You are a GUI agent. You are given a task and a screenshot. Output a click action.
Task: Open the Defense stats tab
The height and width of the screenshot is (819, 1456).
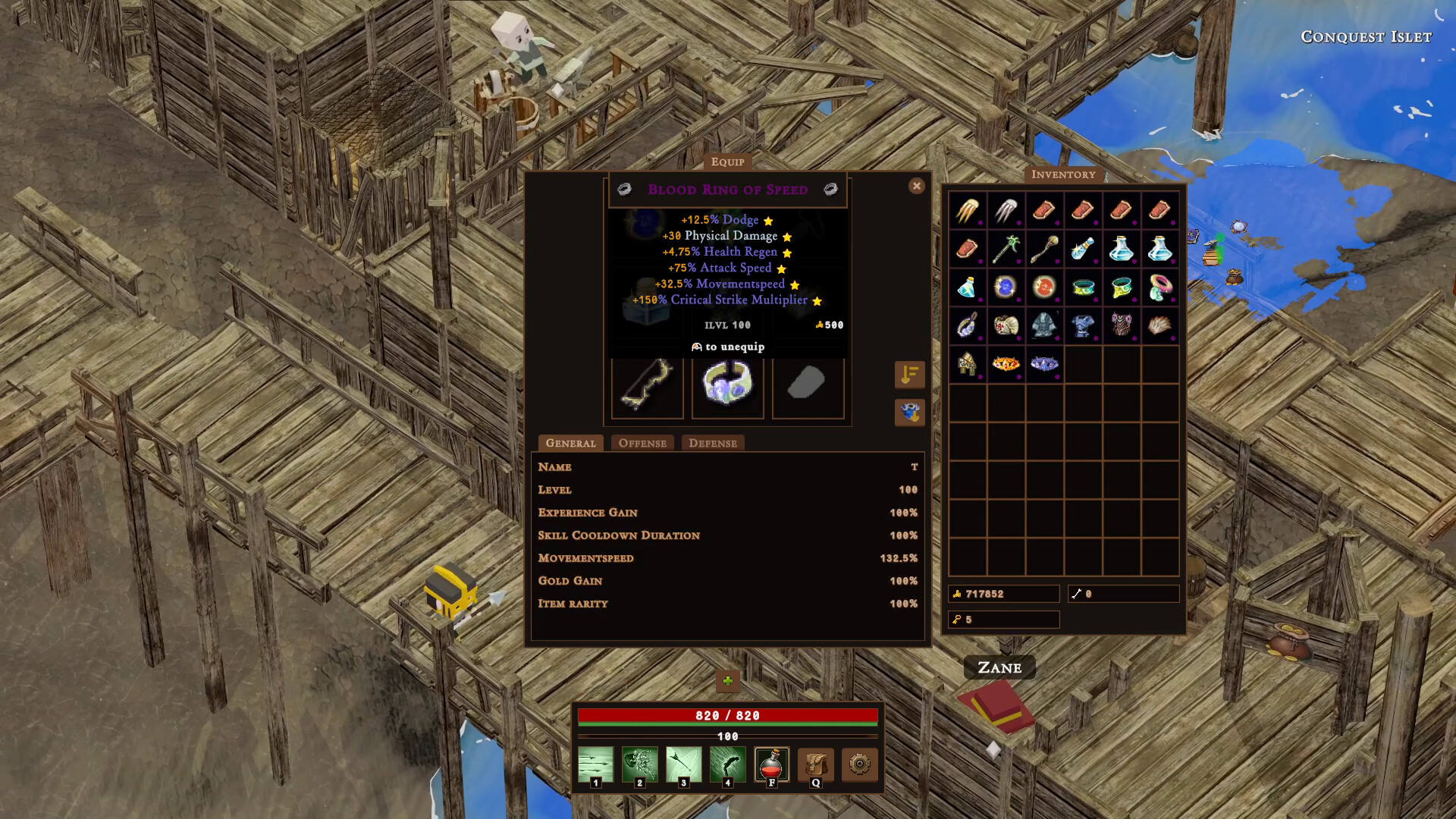(712, 443)
